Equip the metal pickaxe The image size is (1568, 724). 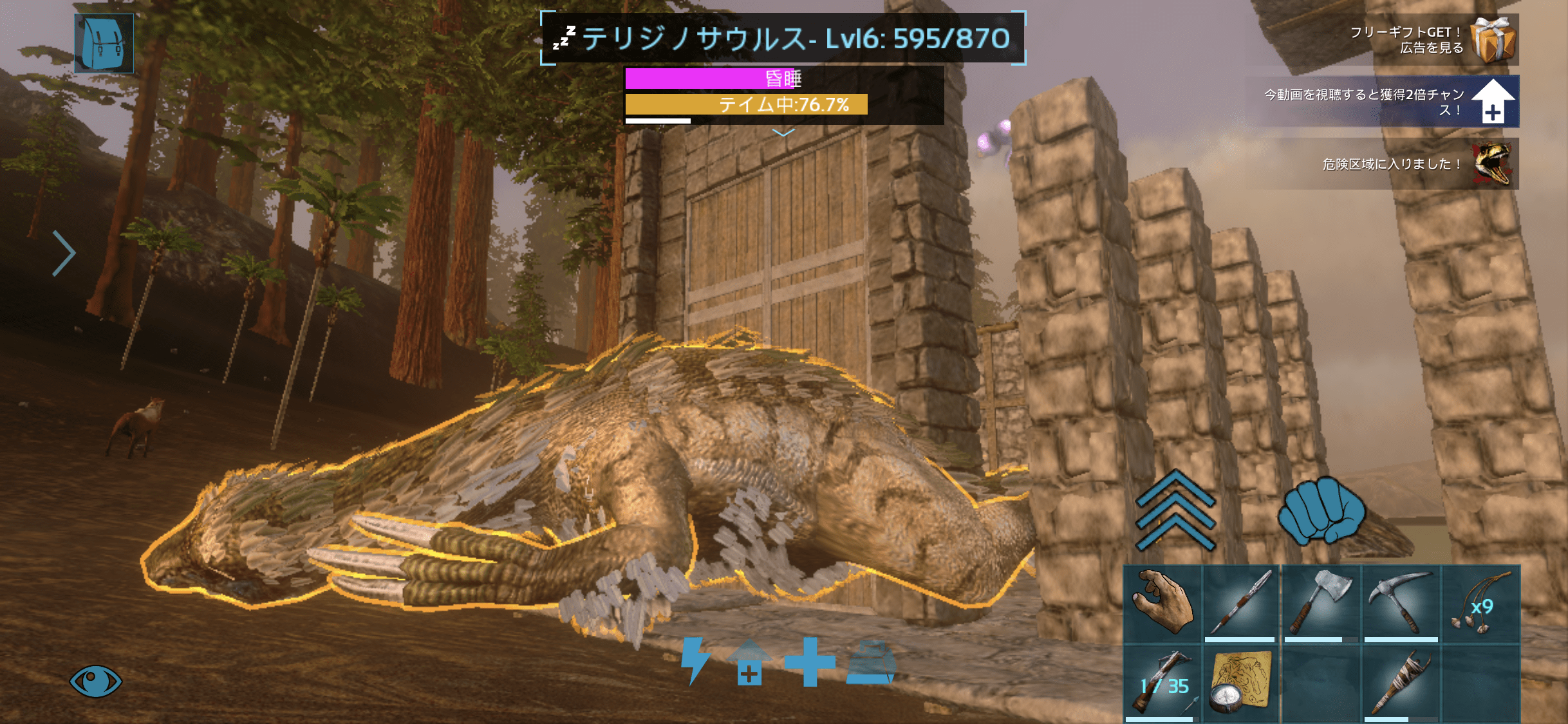pyautogui.click(x=1401, y=604)
